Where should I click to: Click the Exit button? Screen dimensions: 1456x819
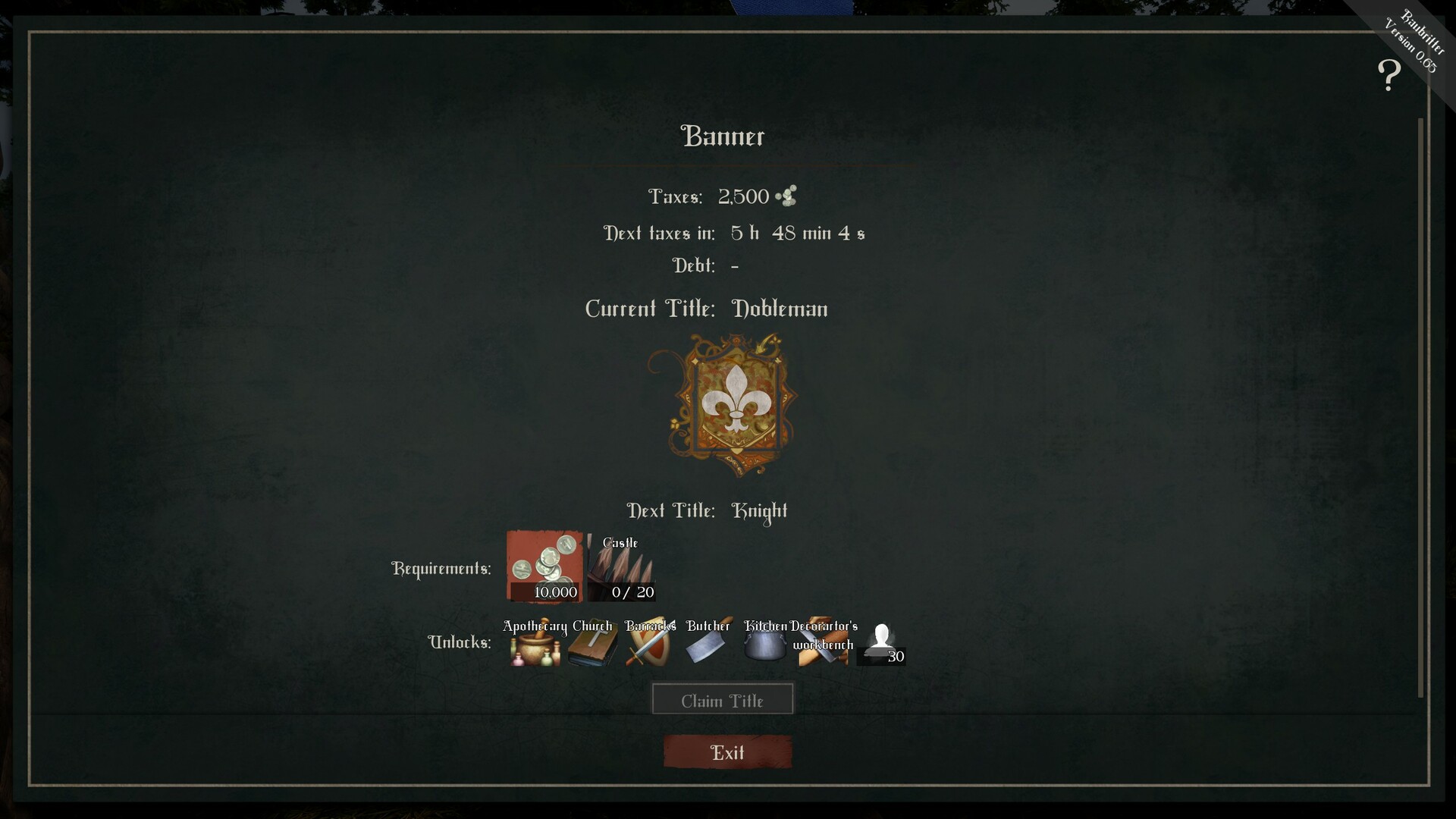point(726,752)
